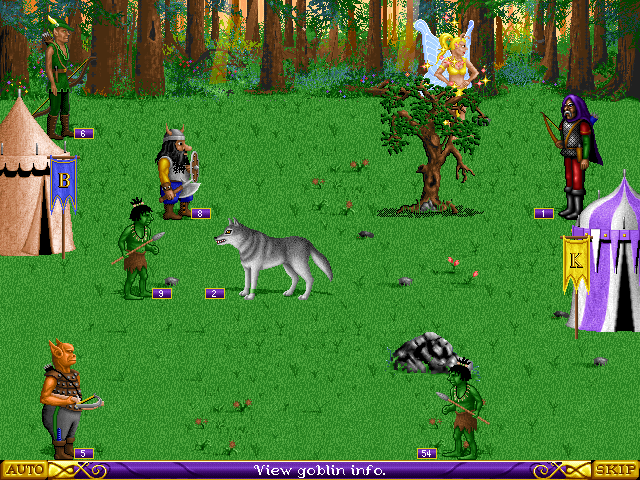Skip the current unit's turn

pos(615,469)
